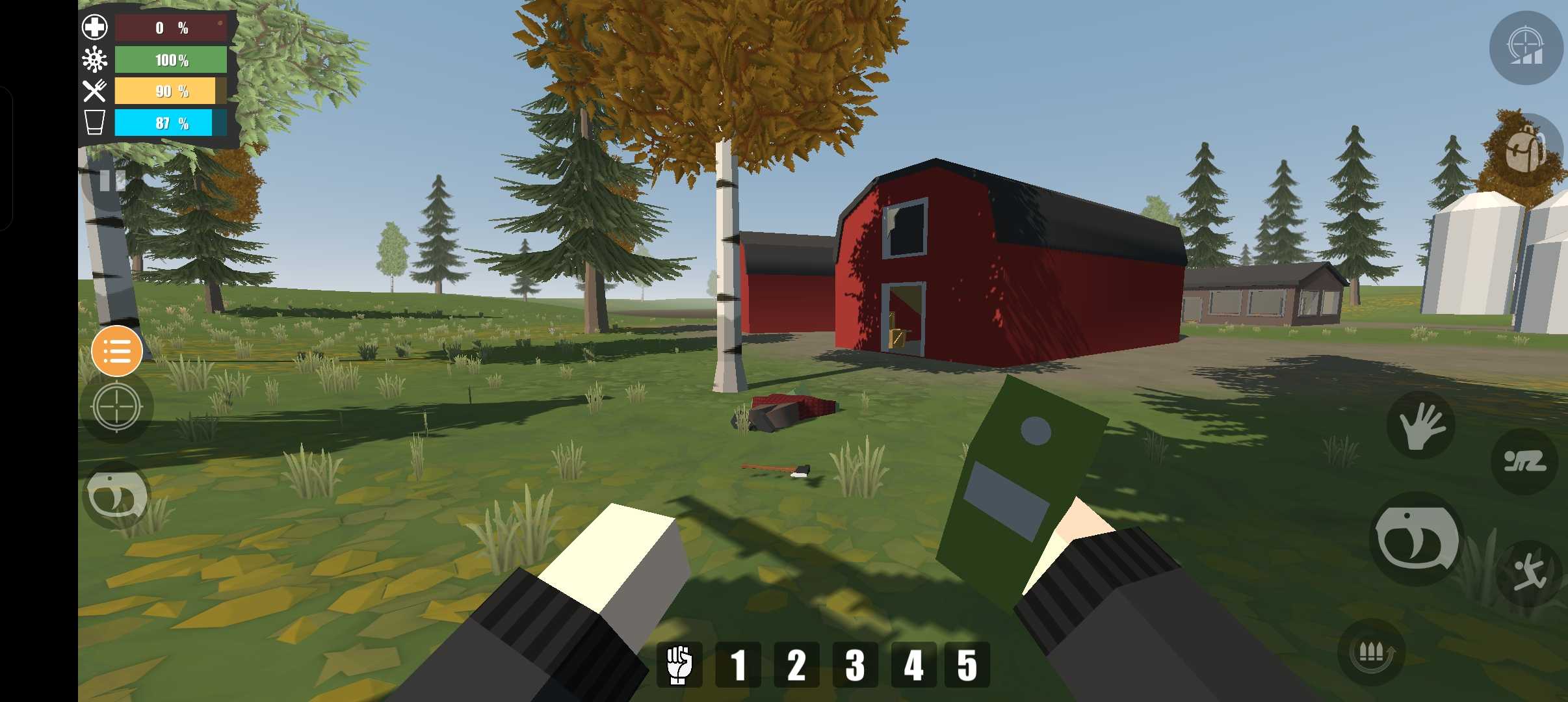This screenshot has width=1568, height=702.
Task: Open the backpack inventory
Action: pos(1526,151)
